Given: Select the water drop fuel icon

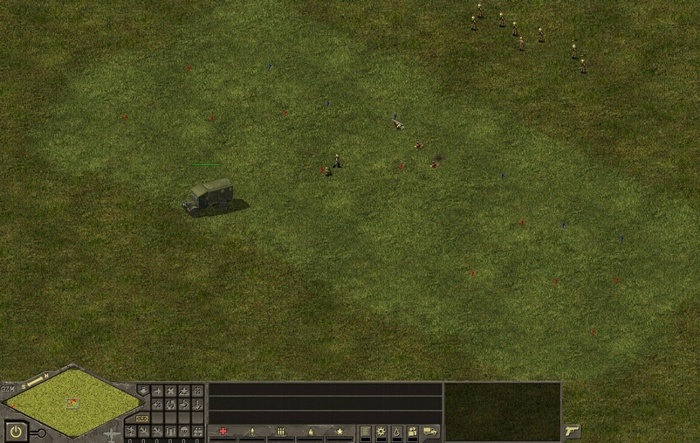Looking at the screenshot, I should [397, 431].
